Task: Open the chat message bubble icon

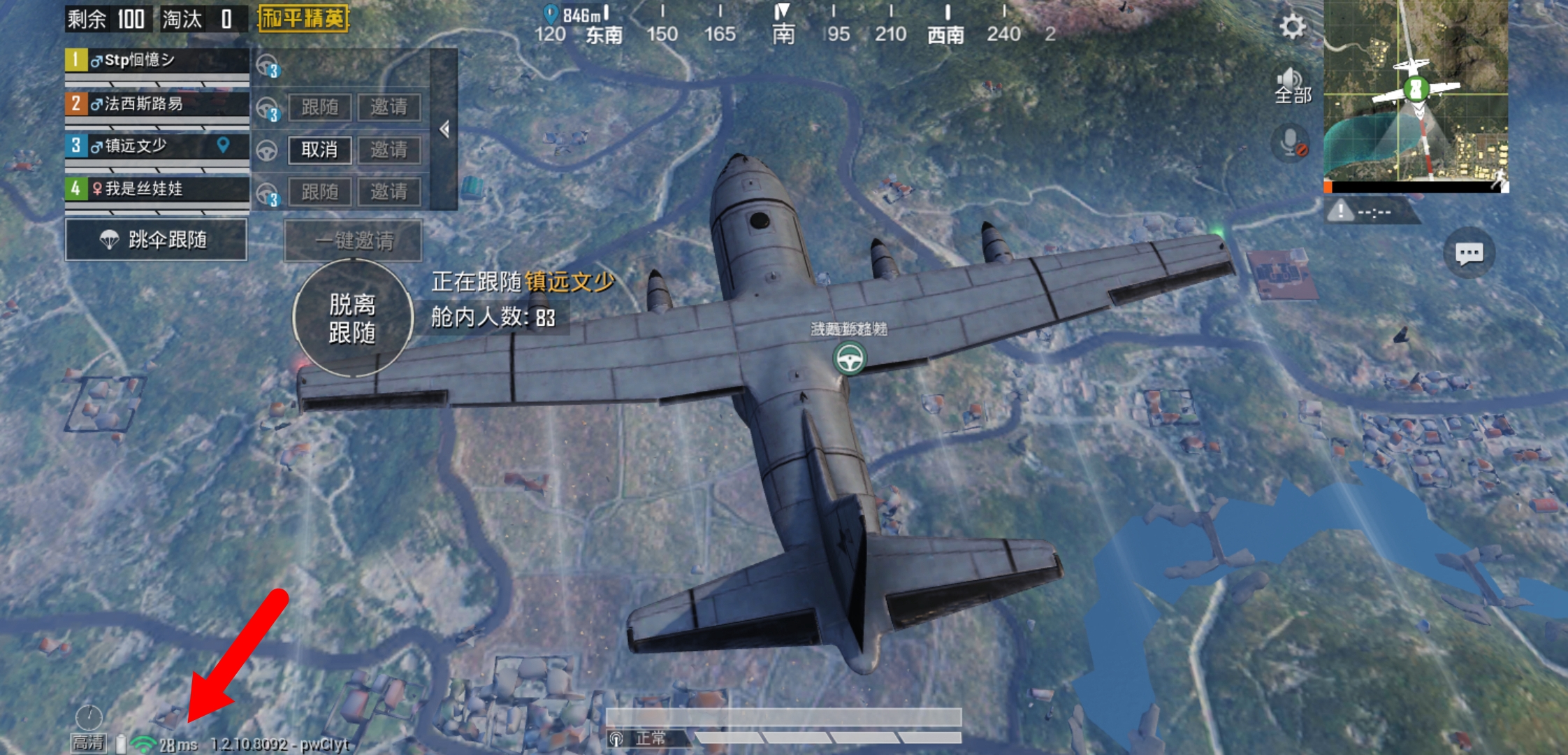Action: click(1469, 253)
